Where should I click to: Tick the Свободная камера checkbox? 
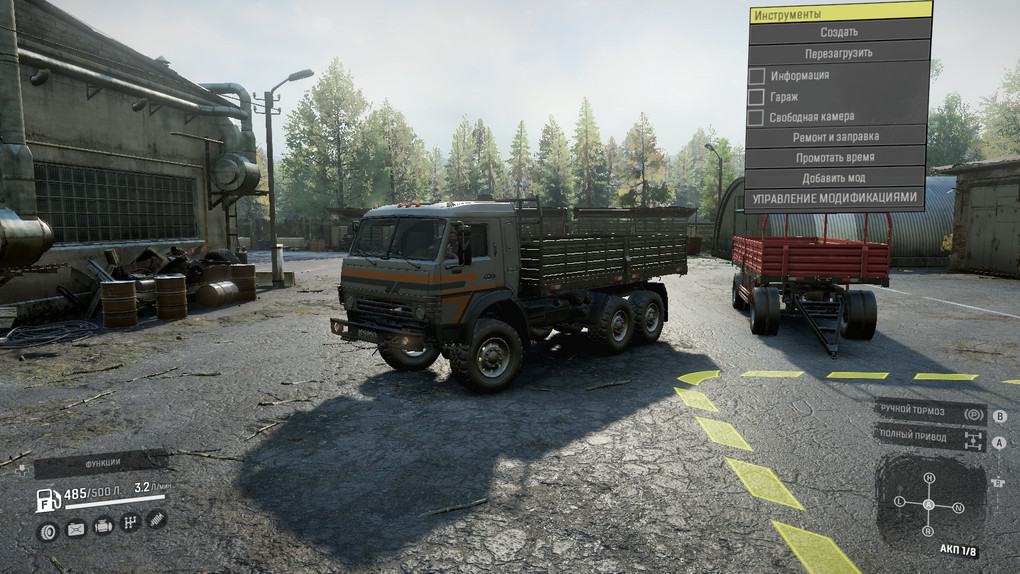[x=757, y=117]
